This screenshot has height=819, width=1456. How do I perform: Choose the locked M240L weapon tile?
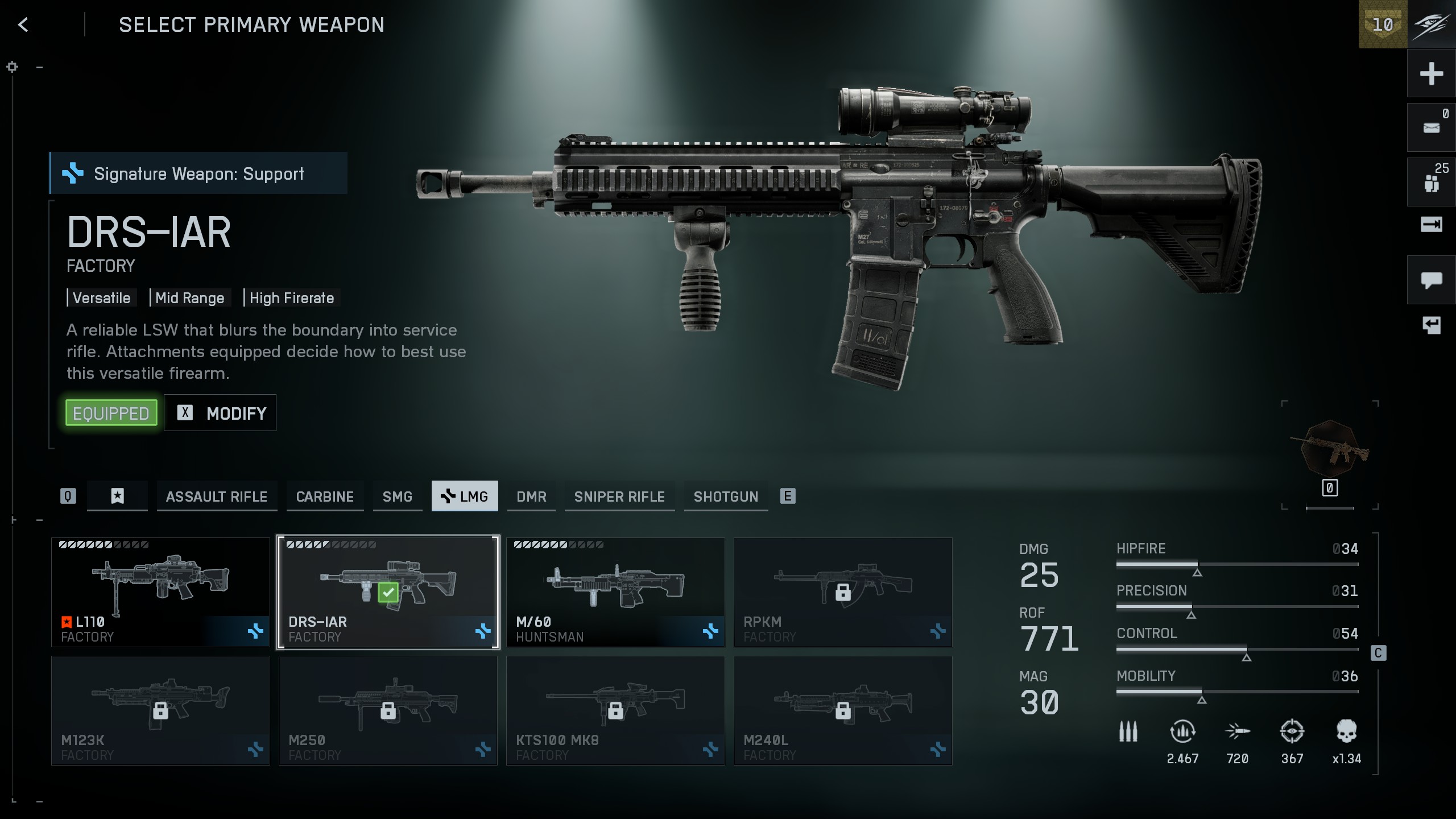click(x=843, y=710)
